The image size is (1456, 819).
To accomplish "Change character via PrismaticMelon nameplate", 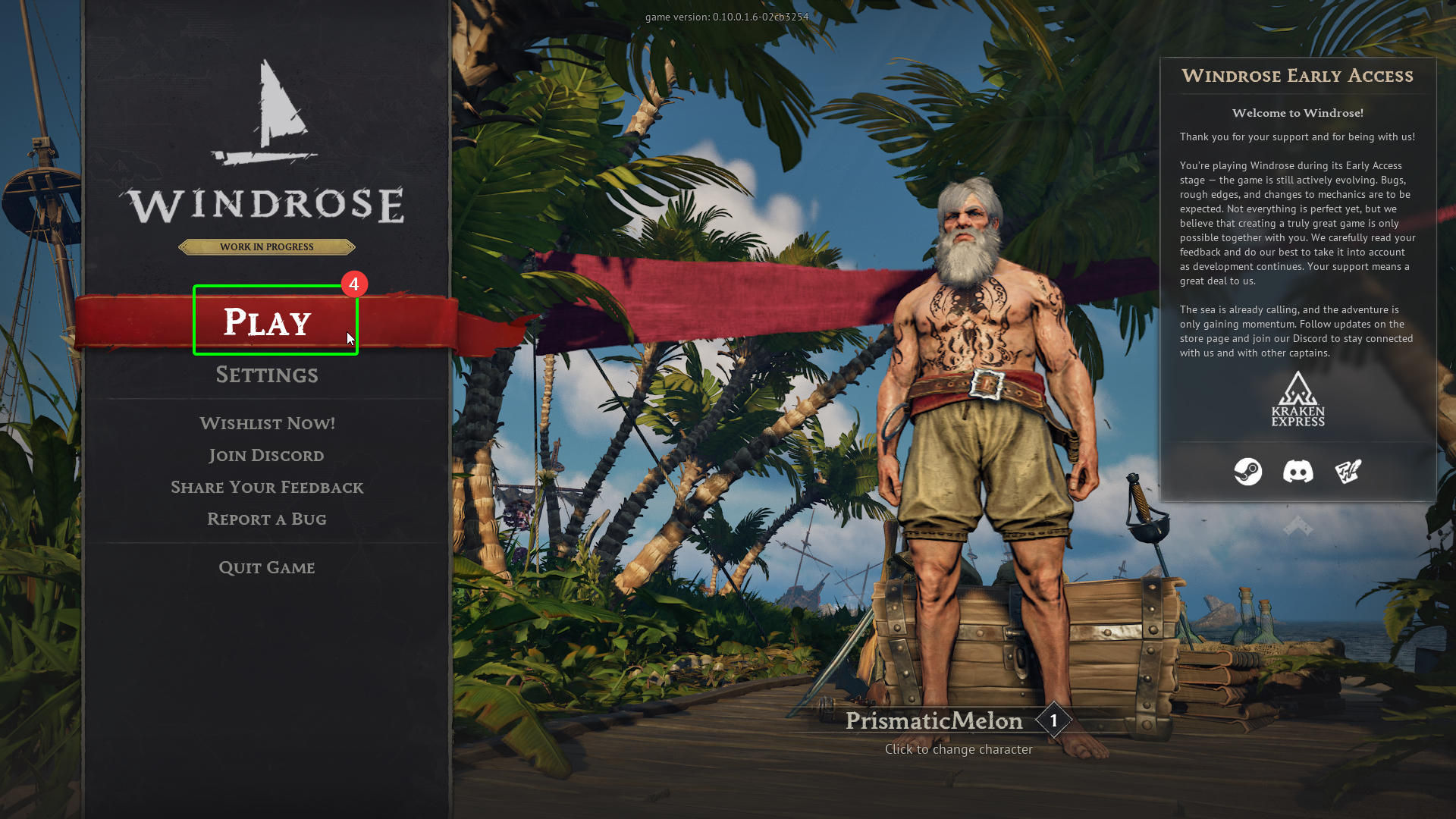I will pyautogui.click(x=934, y=720).
